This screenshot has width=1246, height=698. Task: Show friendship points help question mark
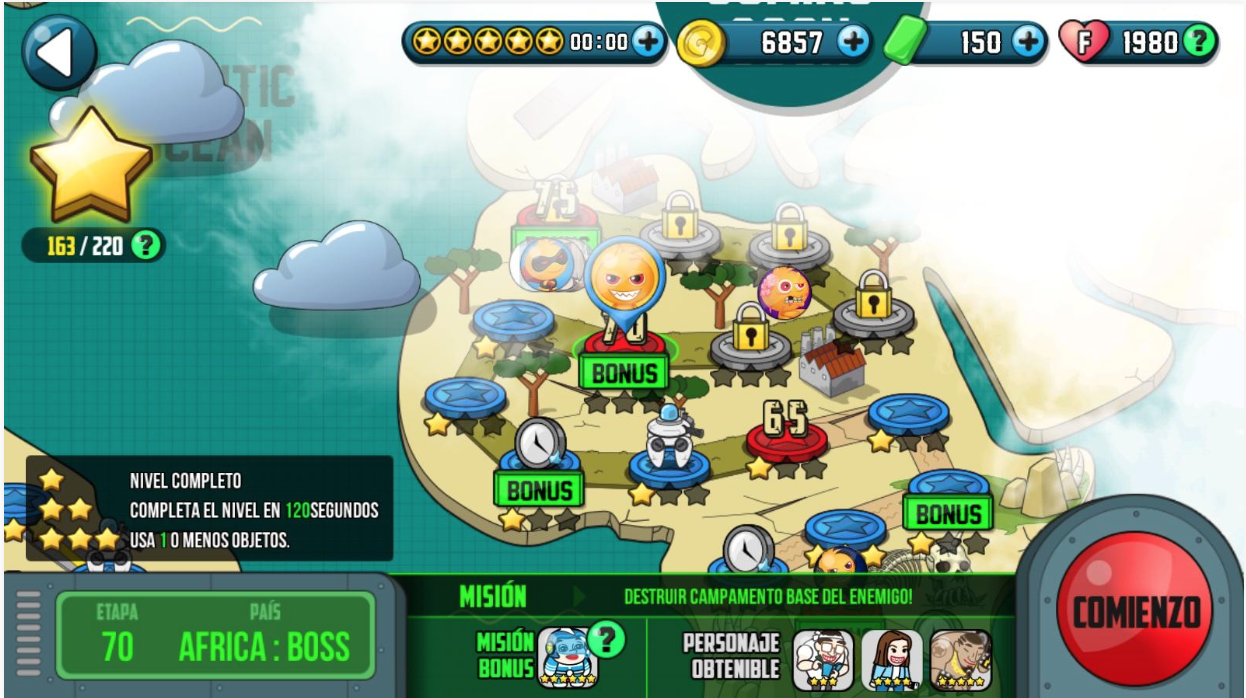tap(1198, 42)
